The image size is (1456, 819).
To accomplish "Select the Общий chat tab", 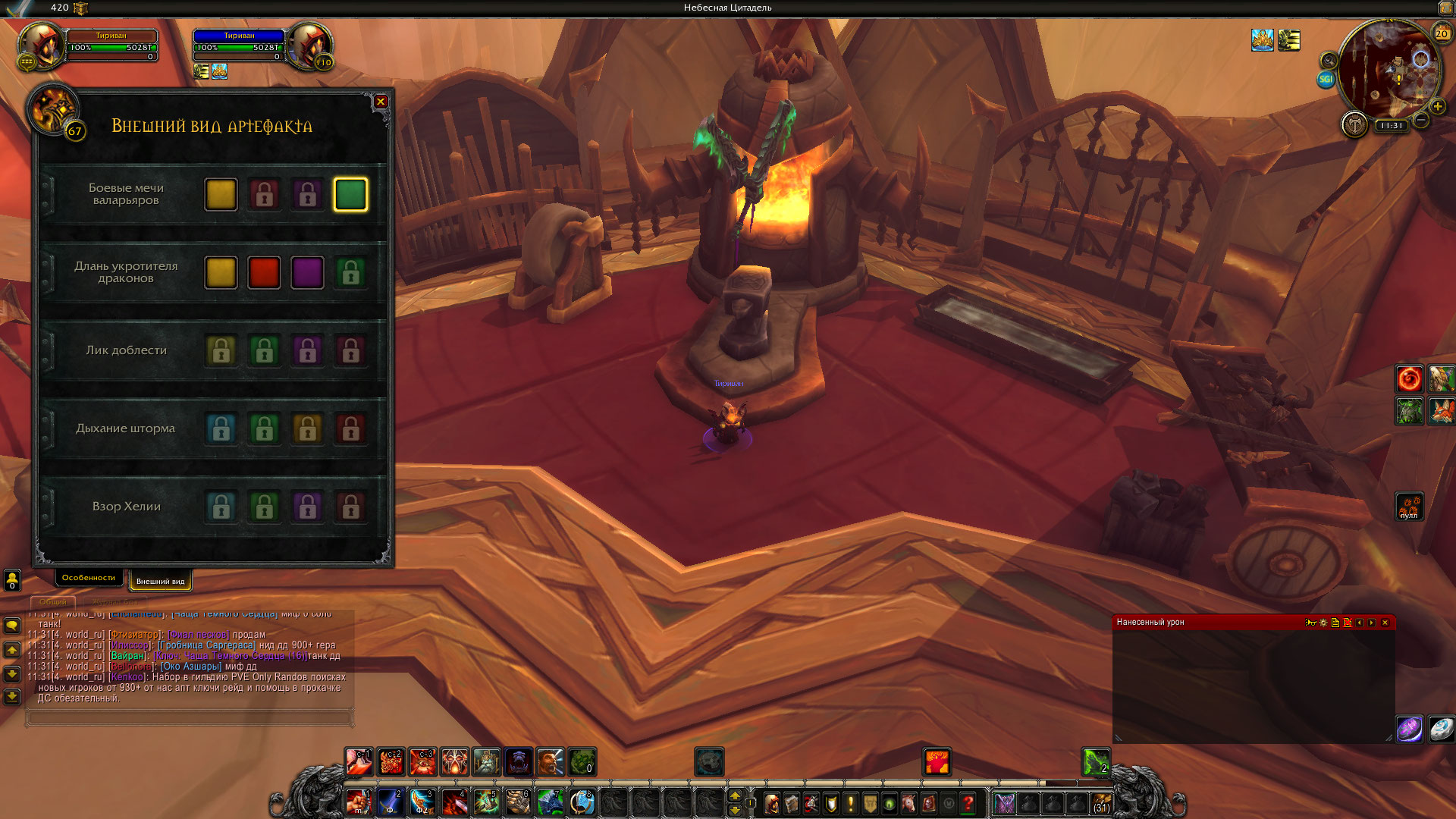I will click(x=53, y=601).
